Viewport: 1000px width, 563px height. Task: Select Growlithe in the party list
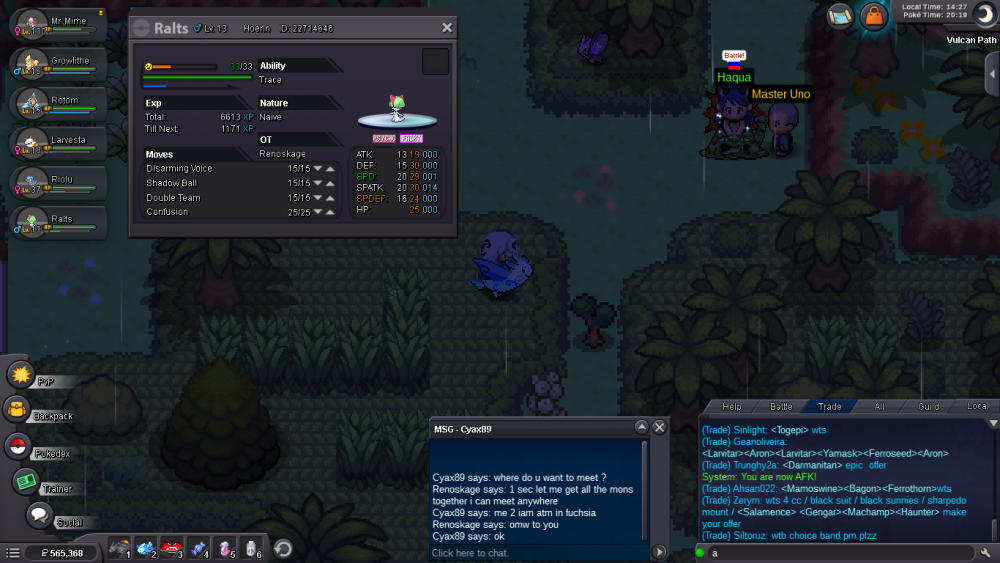(60, 65)
